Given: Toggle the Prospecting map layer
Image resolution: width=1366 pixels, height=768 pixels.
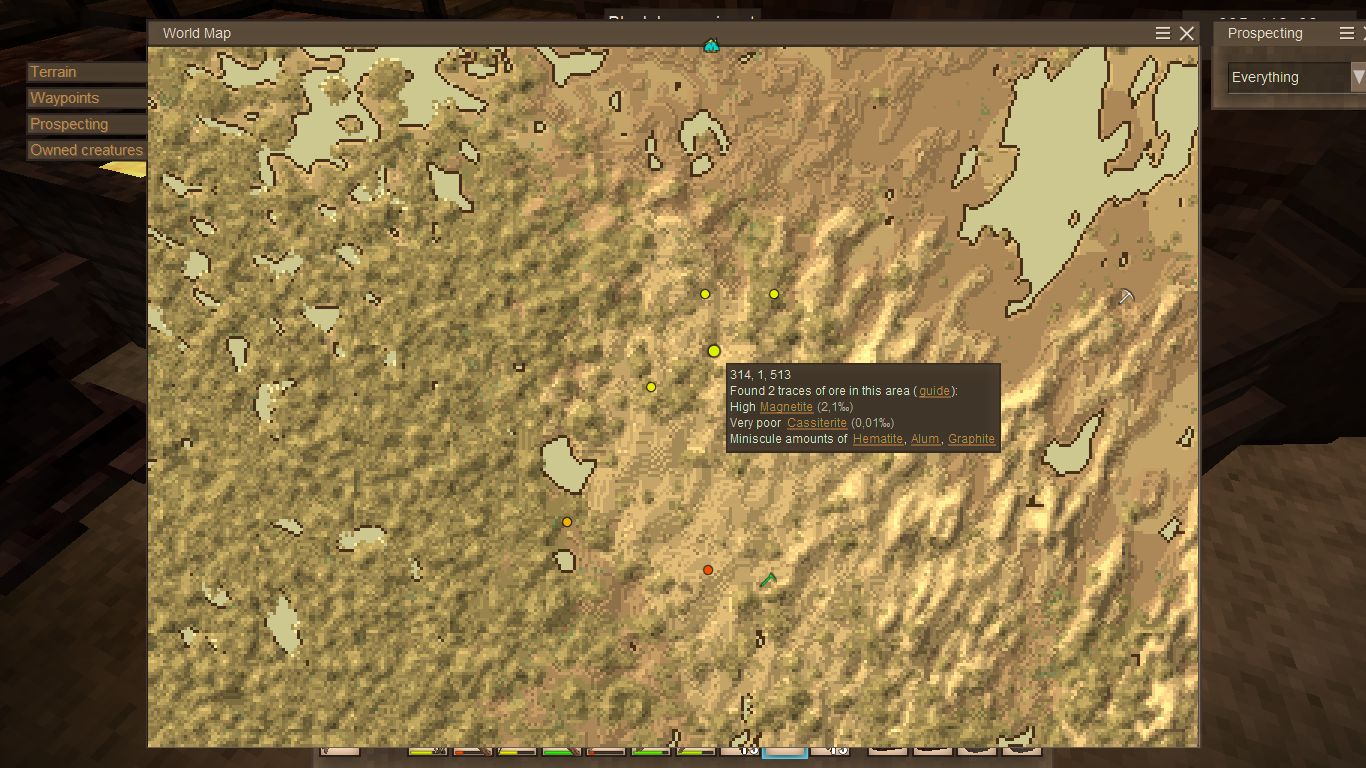Looking at the screenshot, I should [86, 124].
